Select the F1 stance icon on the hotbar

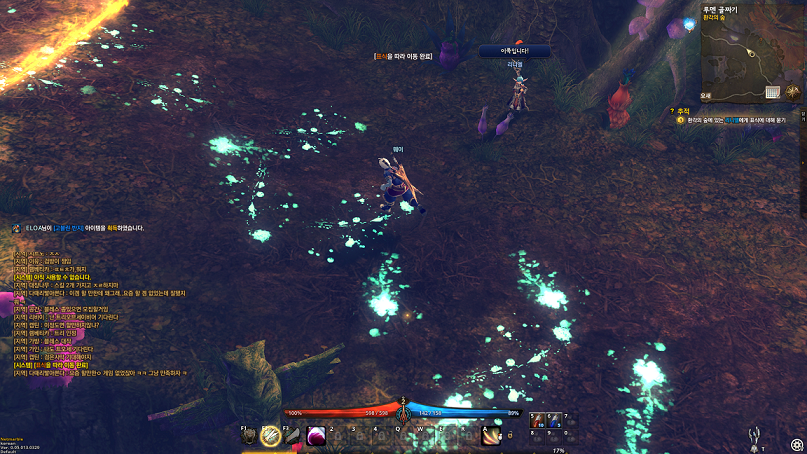249,434
